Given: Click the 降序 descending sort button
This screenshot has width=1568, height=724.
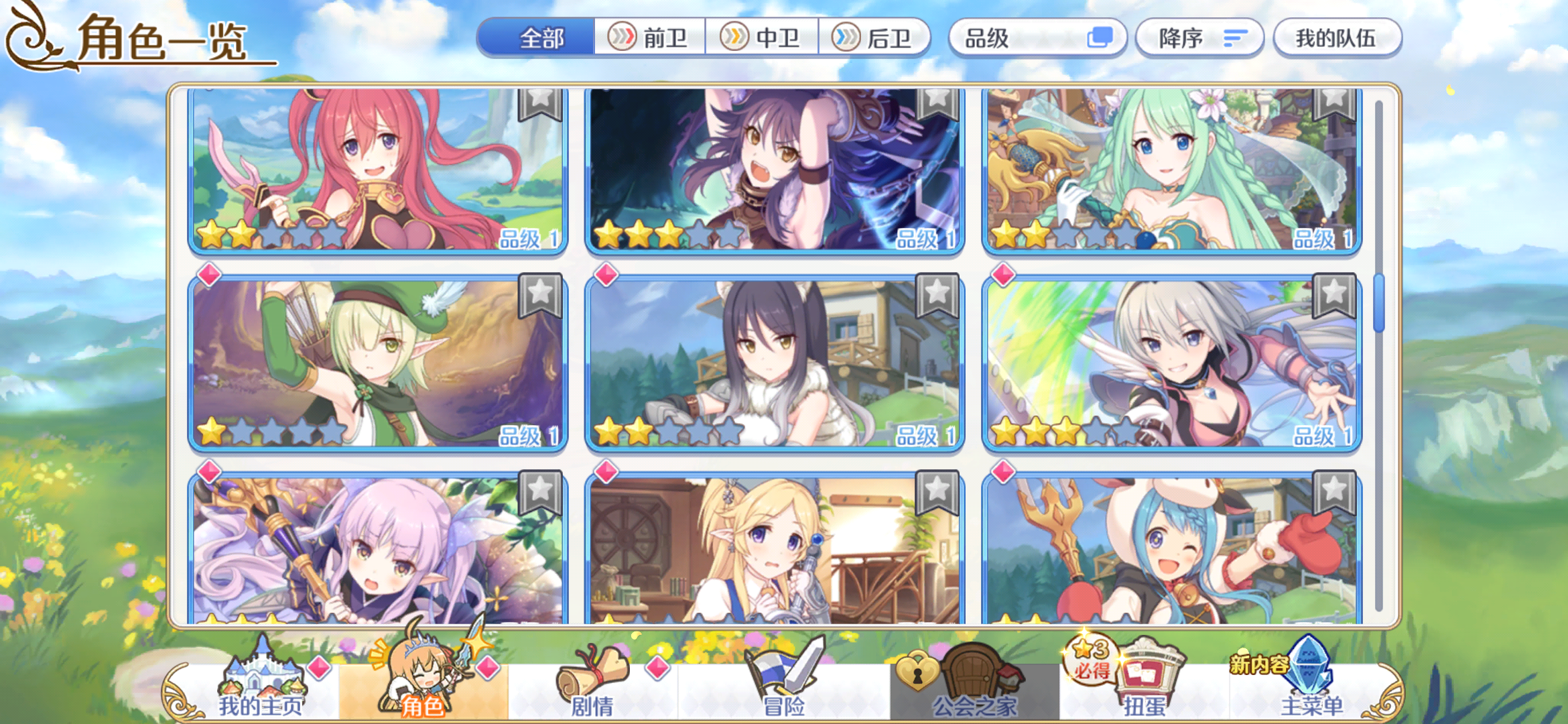Looking at the screenshot, I should tap(1199, 38).
